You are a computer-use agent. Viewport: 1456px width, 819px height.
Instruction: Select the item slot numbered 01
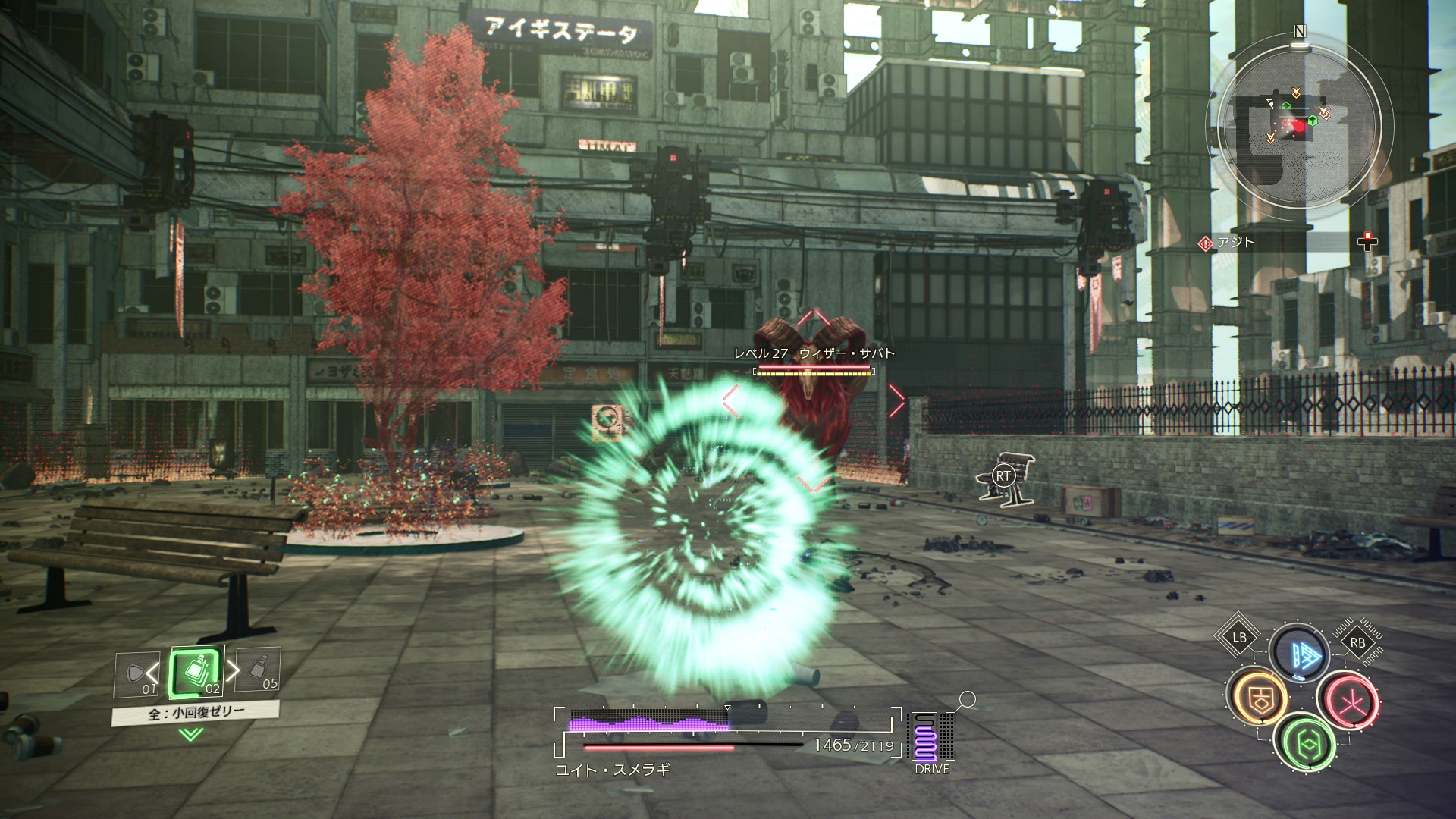click(136, 675)
